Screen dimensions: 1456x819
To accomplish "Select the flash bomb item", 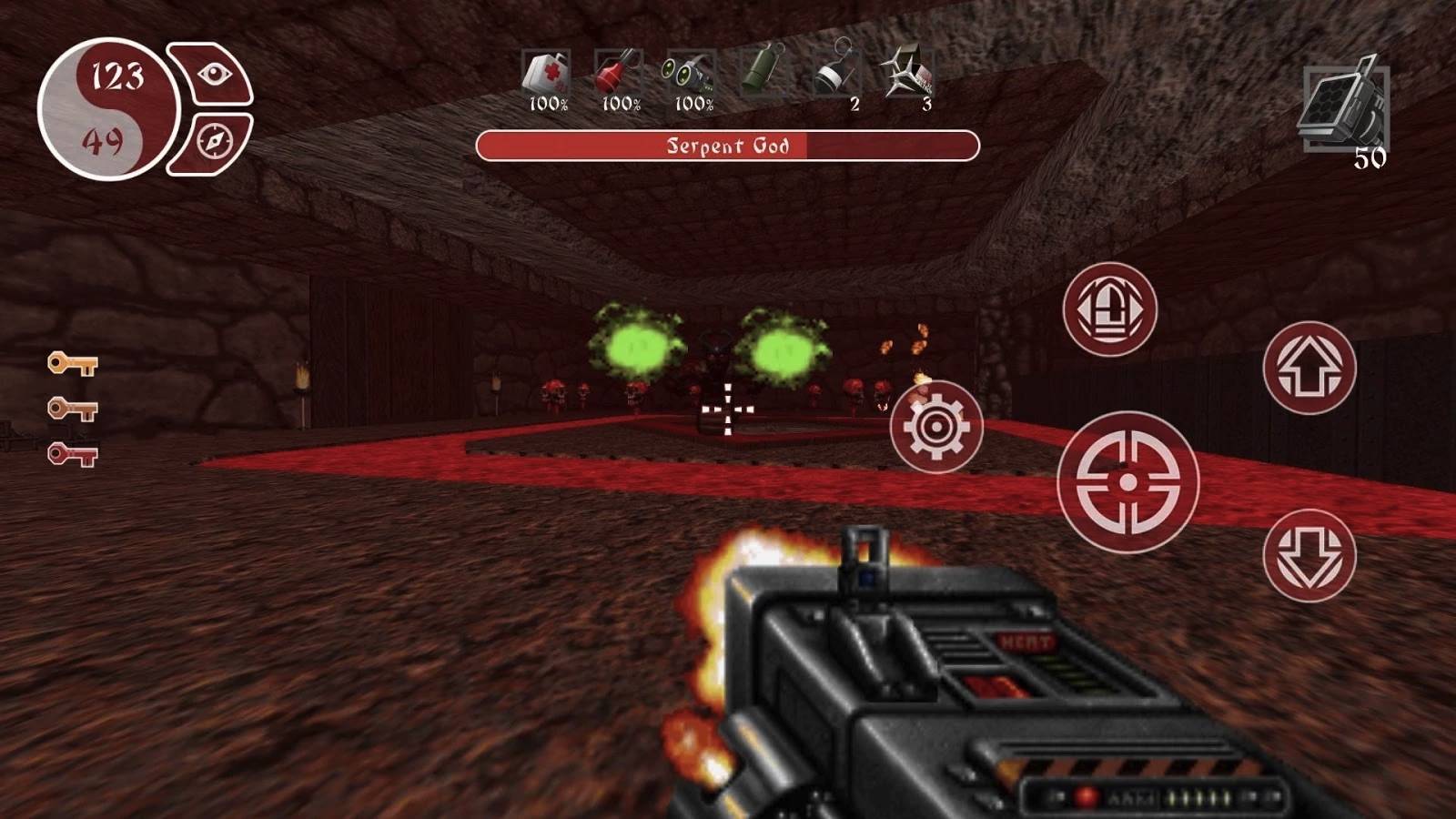I will click(834, 73).
